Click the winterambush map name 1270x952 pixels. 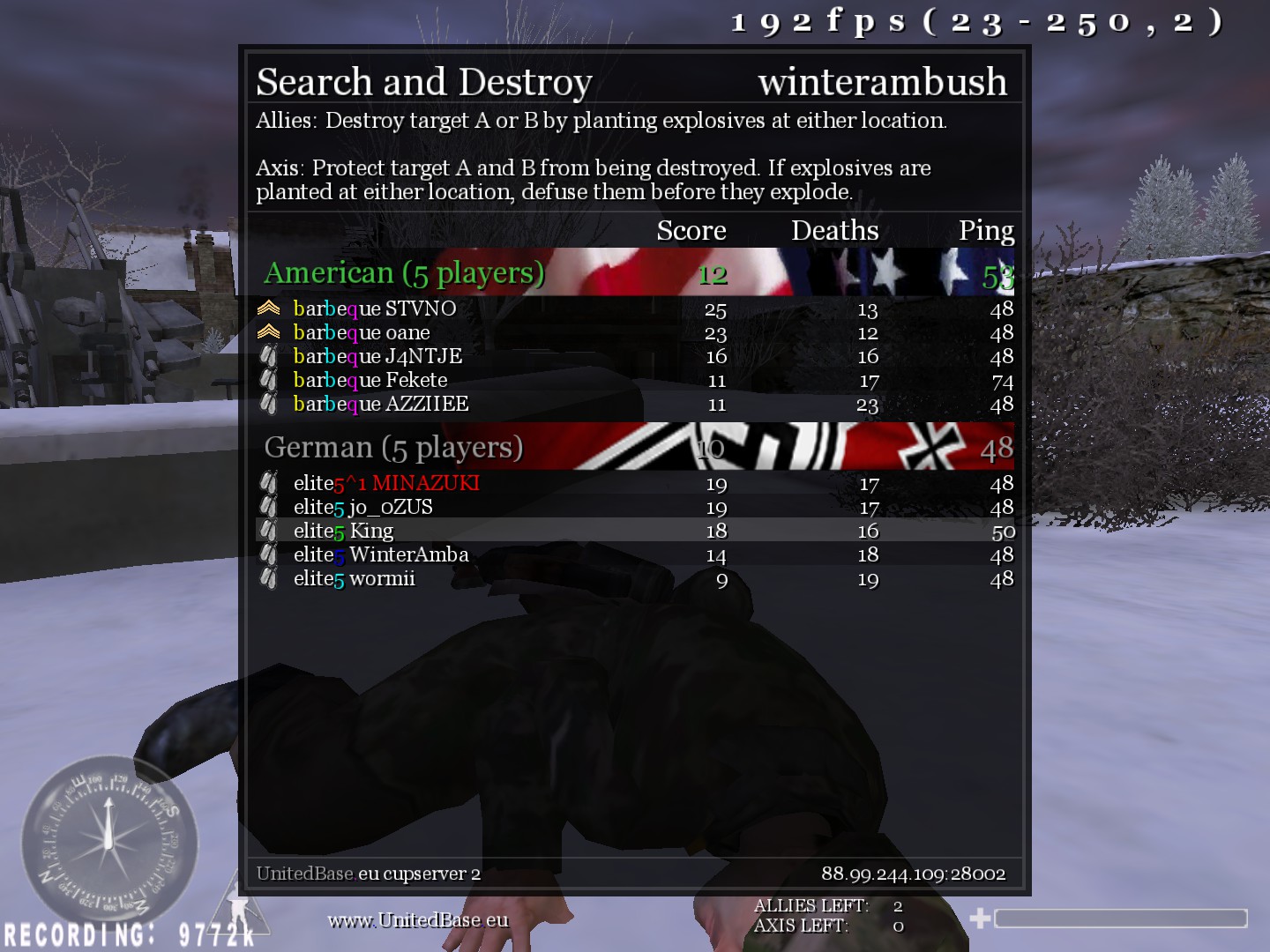coord(885,81)
